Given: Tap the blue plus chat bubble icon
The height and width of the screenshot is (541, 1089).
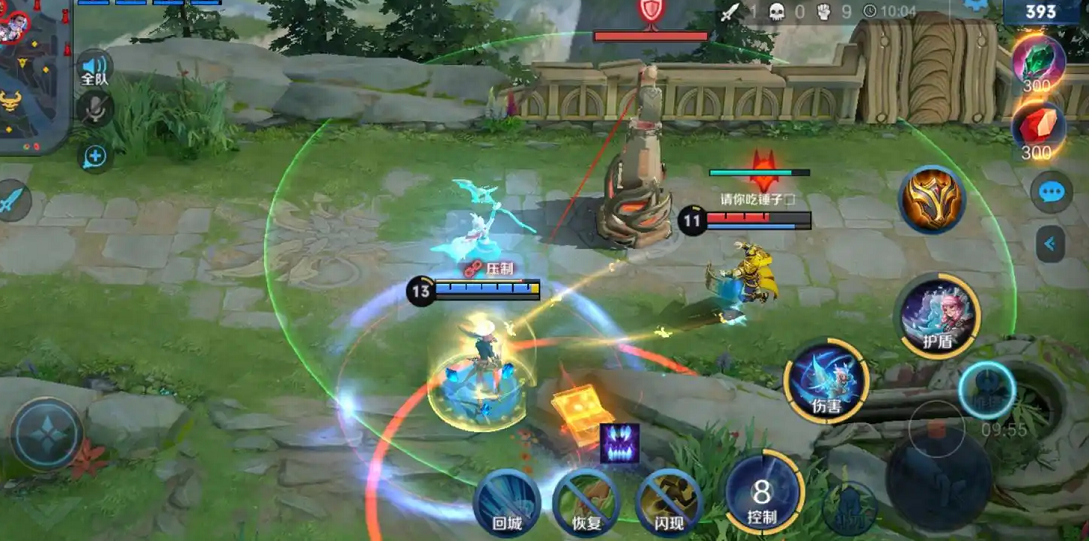Looking at the screenshot, I should (x=95, y=156).
